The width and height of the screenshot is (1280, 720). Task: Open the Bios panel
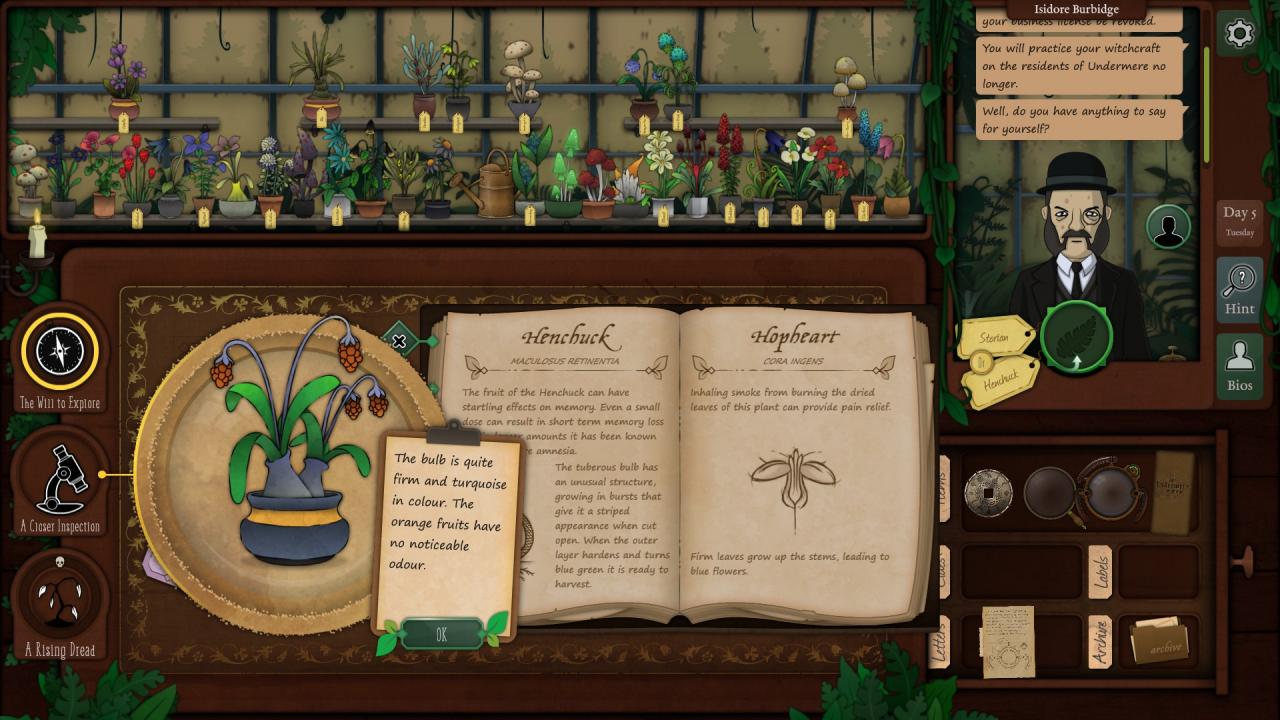[x=1239, y=366]
